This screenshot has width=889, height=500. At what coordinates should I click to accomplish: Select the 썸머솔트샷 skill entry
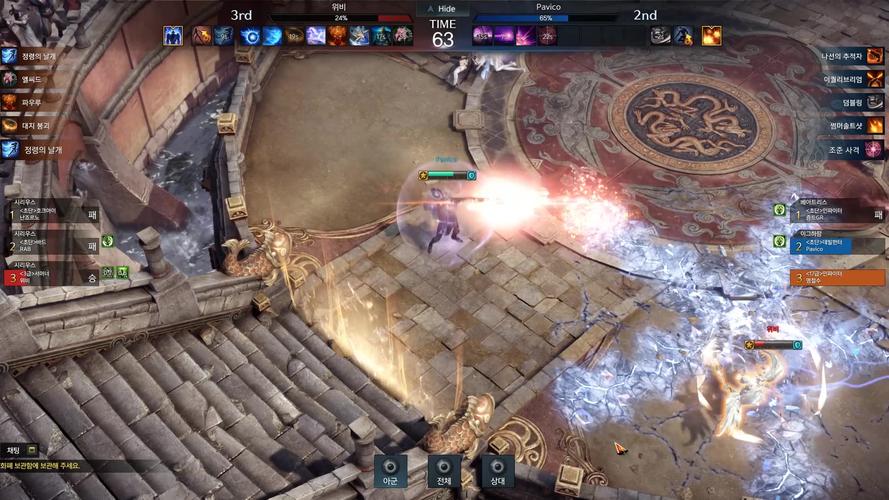pyautogui.click(x=852, y=126)
